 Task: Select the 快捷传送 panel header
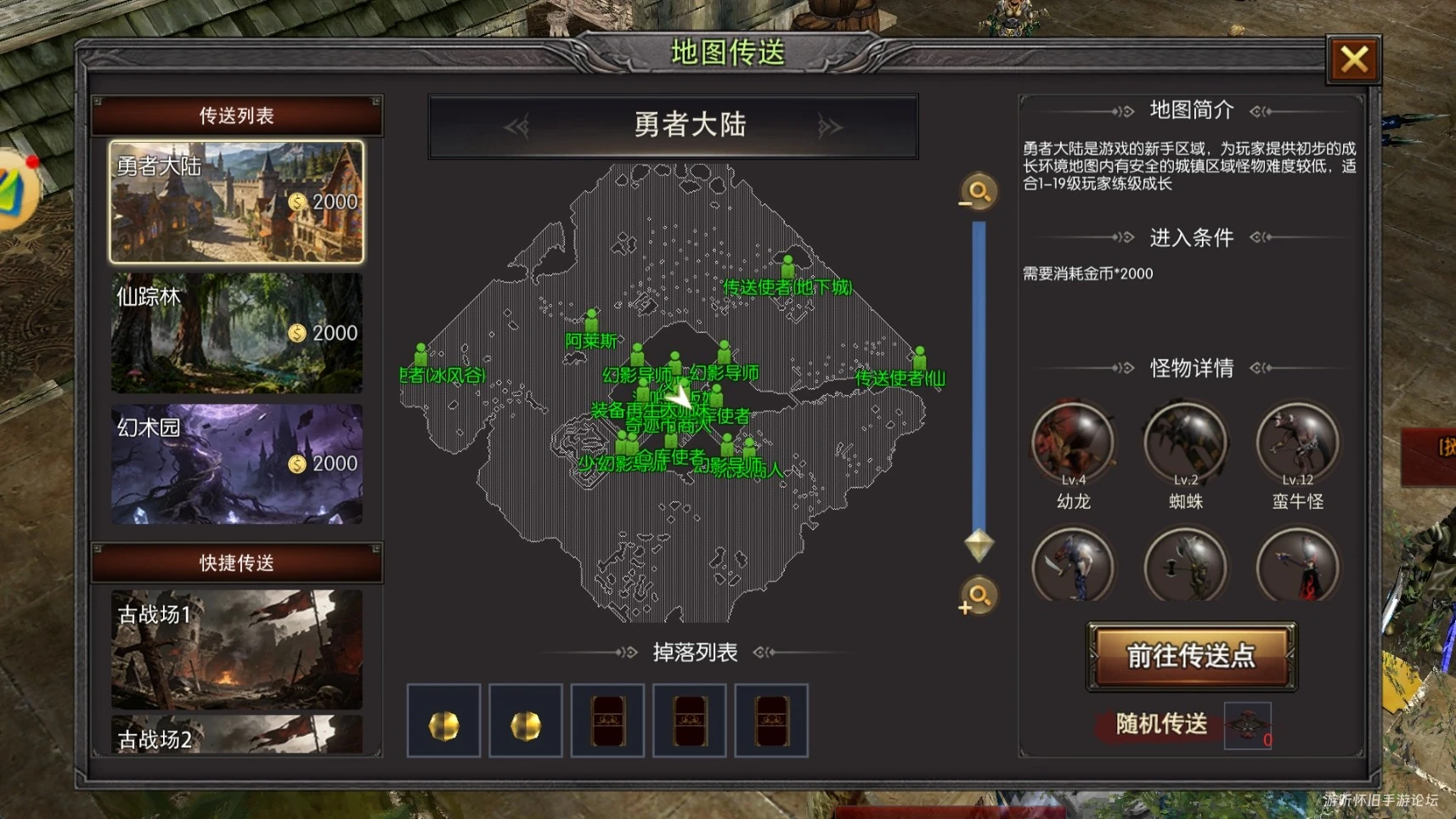coord(235,562)
